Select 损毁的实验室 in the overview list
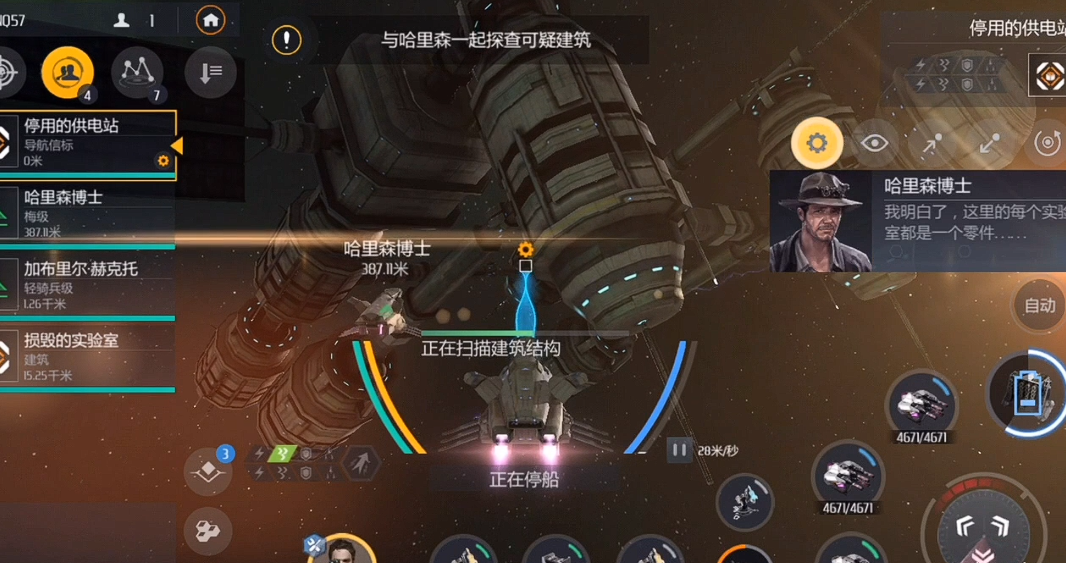Screen dimensions: 1066x563 (85, 356)
